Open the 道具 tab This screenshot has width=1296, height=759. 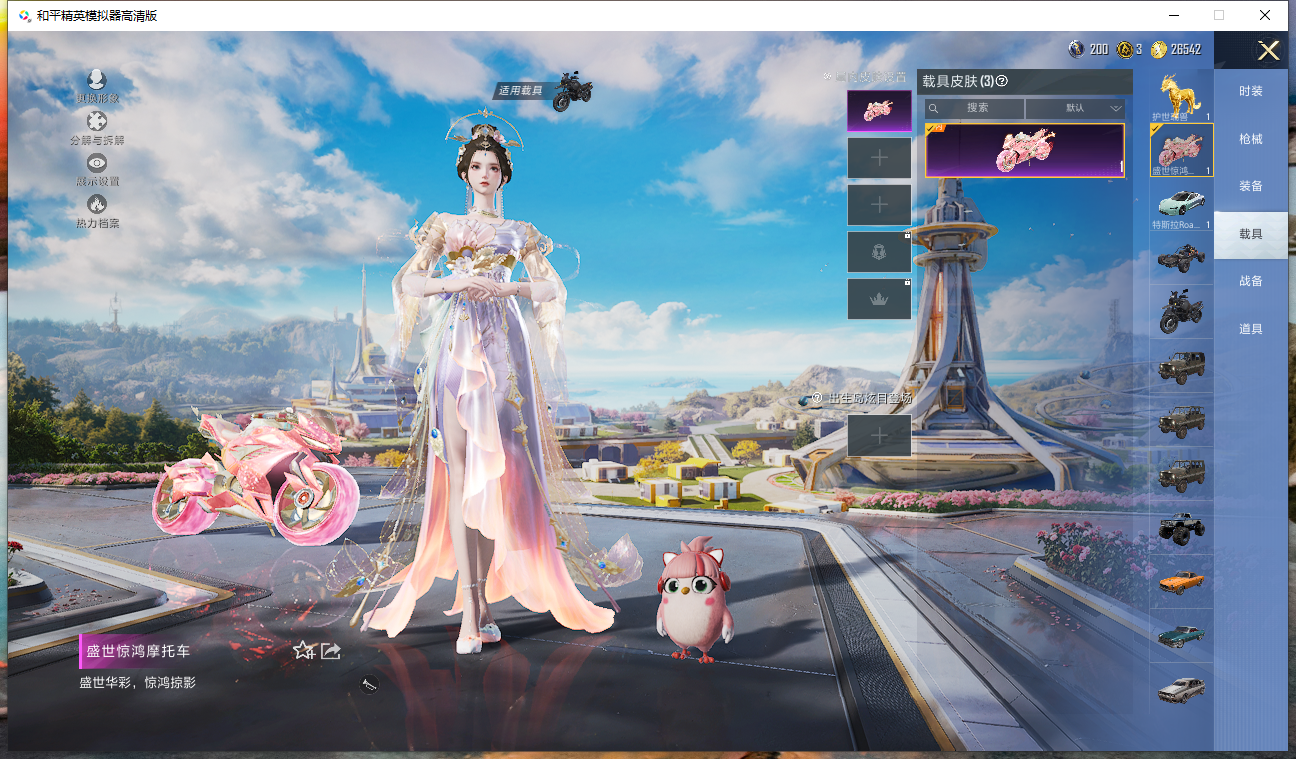[x=1250, y=329]
